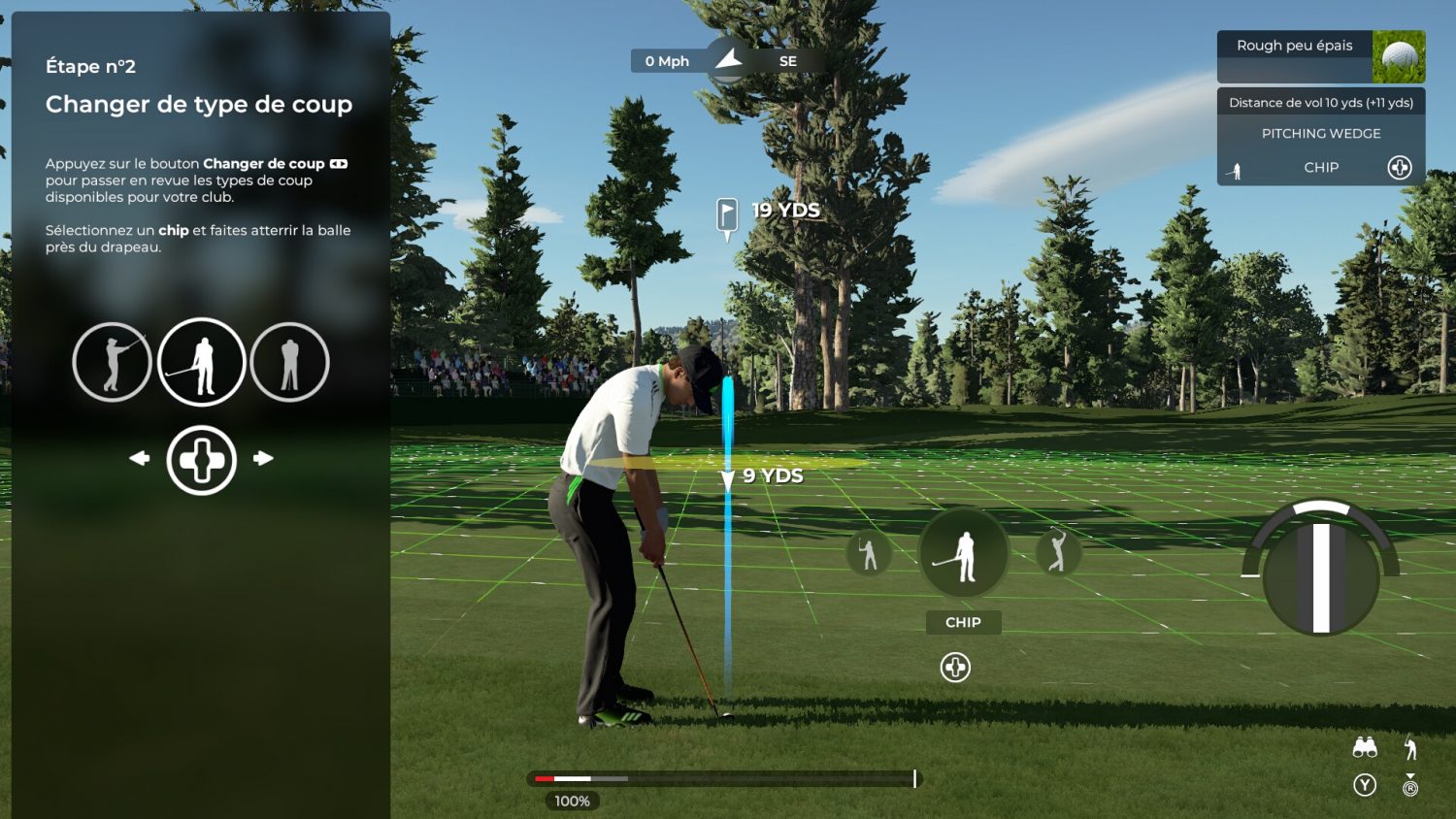
Task: Click the flag pin distance marker
Action: tap(727, 214)
